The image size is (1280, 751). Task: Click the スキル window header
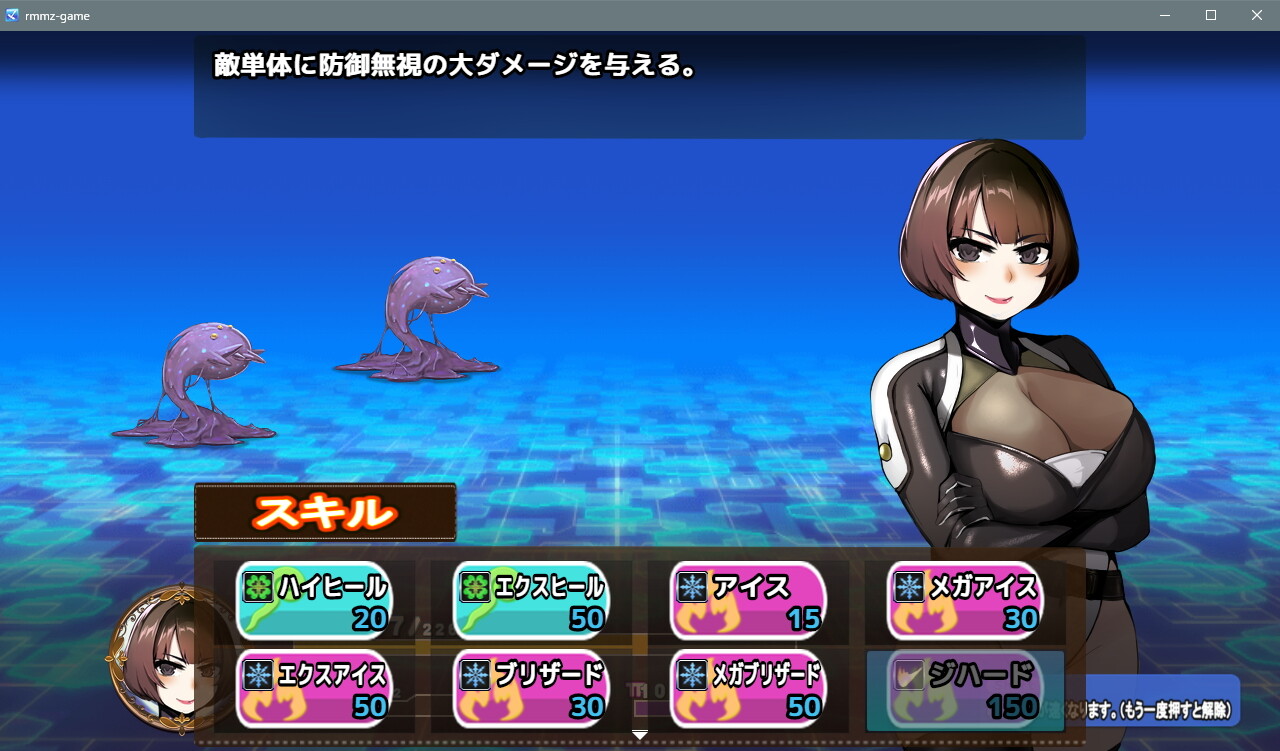(323, 513)
